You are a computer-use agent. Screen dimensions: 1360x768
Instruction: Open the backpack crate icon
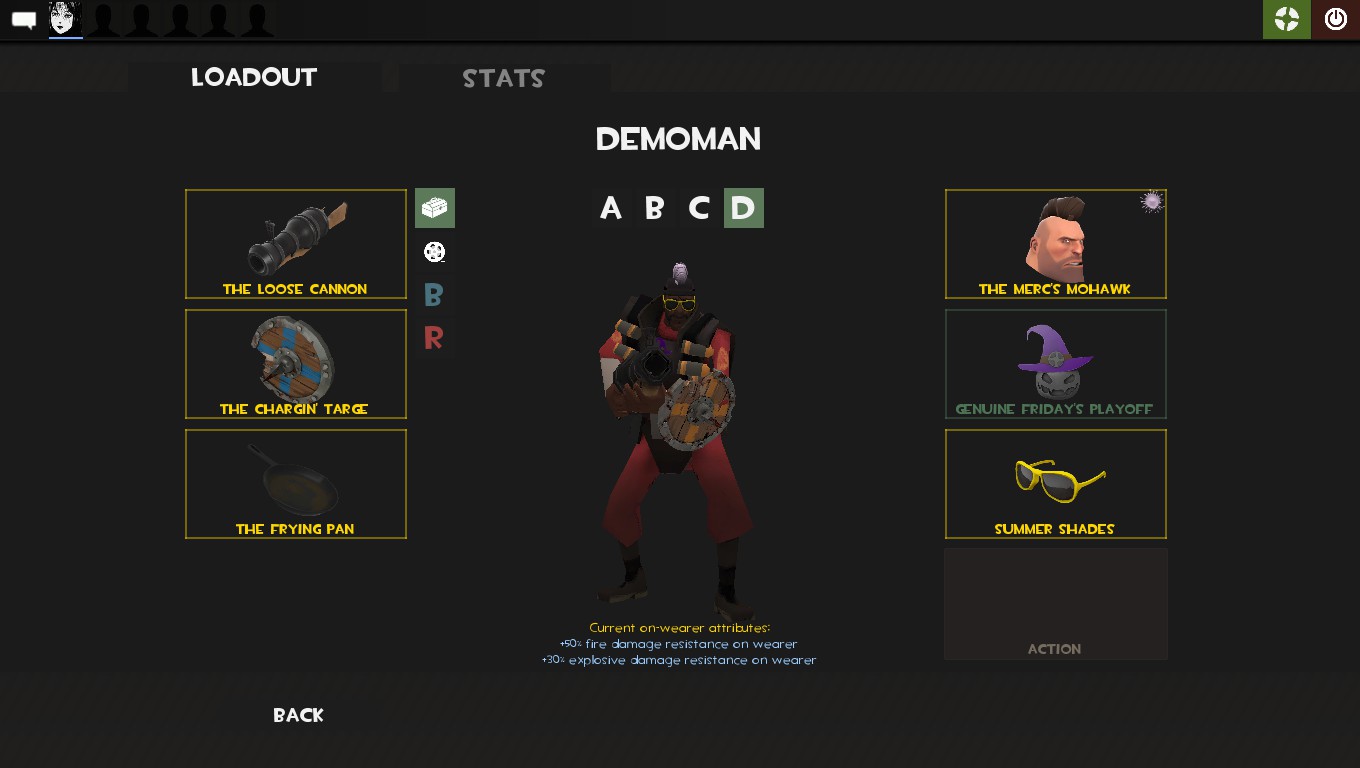pyautogui.click(x=435, y=208)
